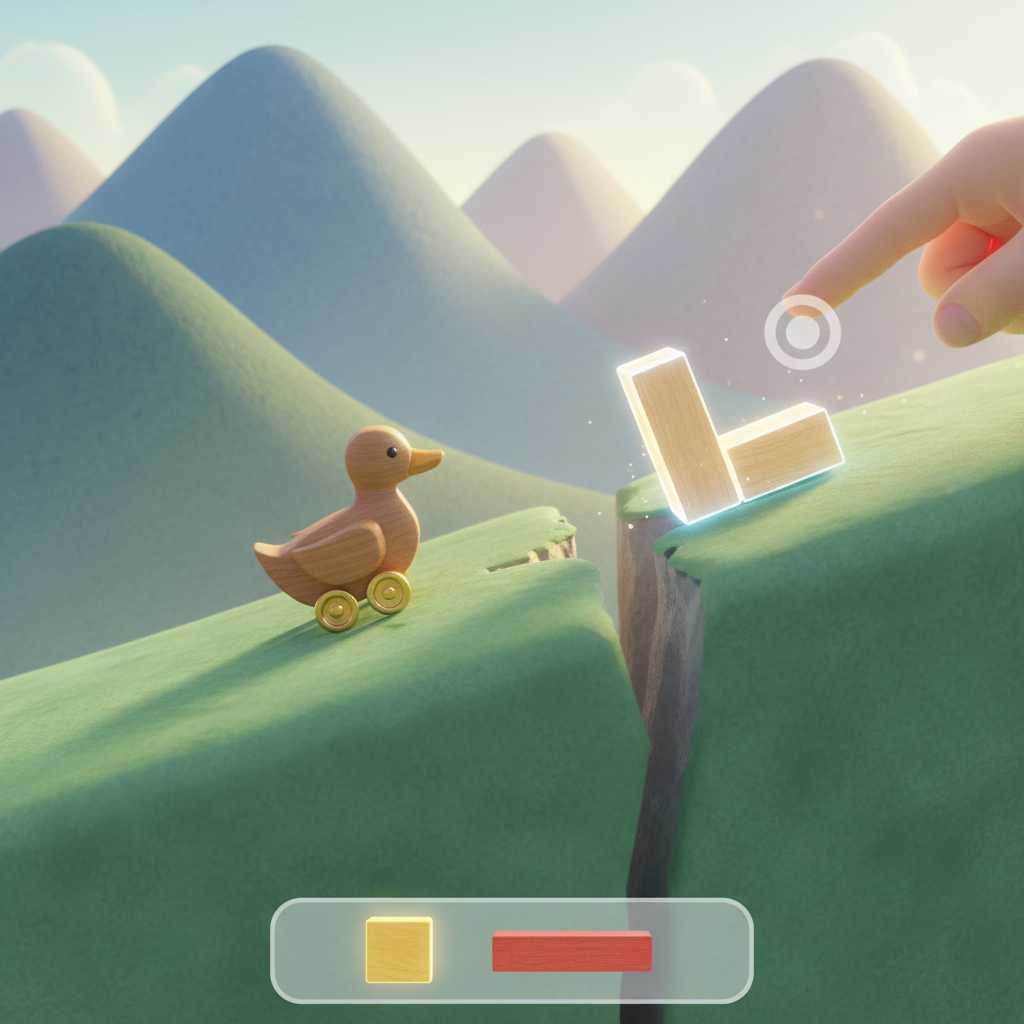The image size is (1024, 1024).
Task: Pick the red plank block from tray
Action: [572, 951]
